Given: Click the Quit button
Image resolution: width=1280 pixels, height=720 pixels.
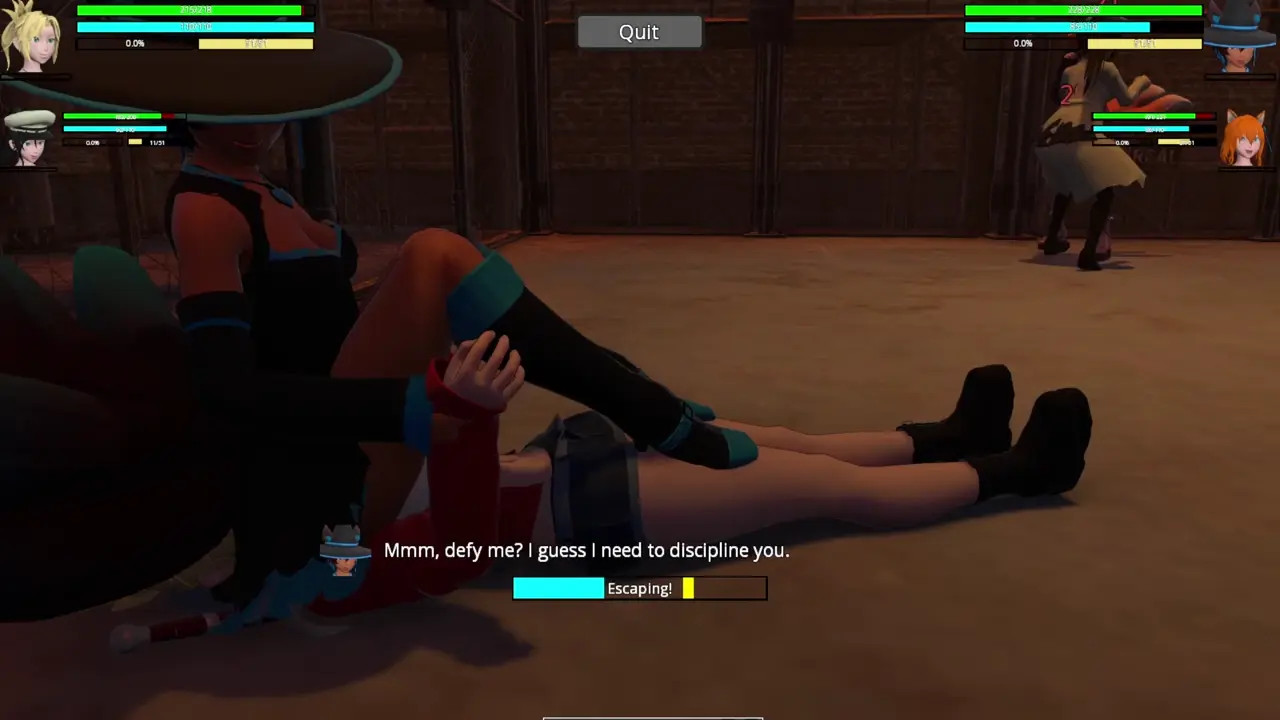Looking at the screenshot, I should pyautogui.click(x=639, y=32).
